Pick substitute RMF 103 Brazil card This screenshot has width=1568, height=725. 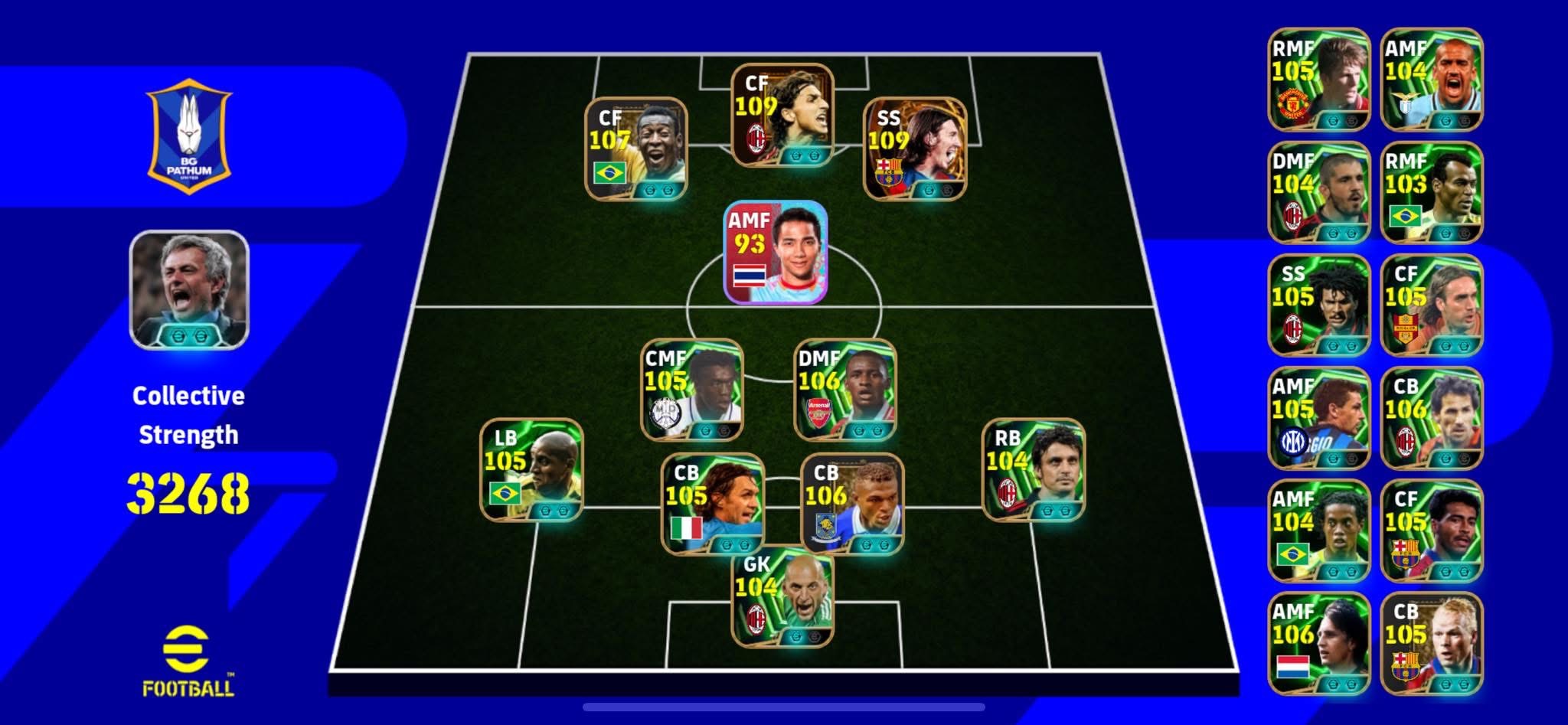point(1431,192)
